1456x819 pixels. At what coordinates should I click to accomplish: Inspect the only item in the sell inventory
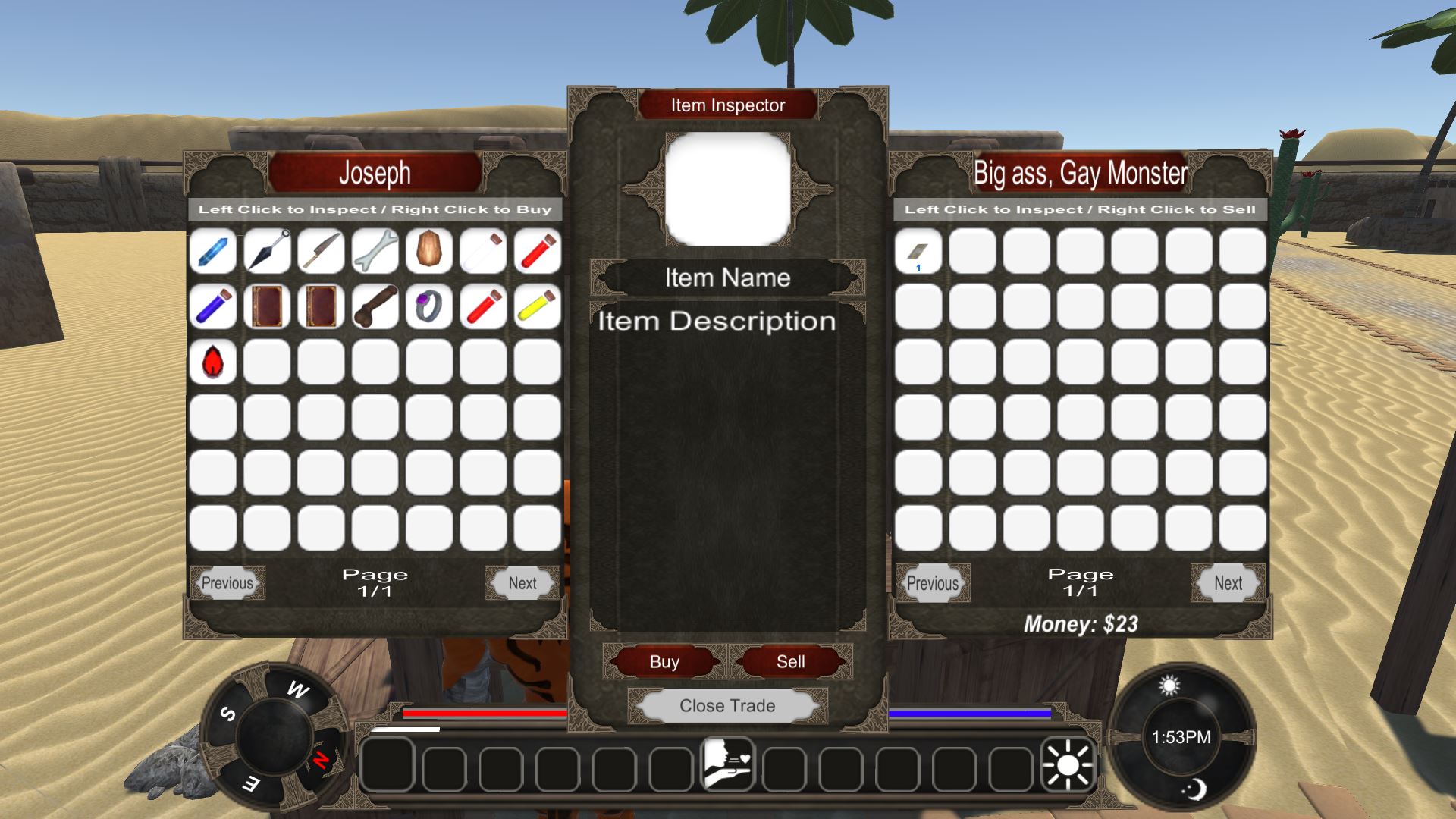918,251
